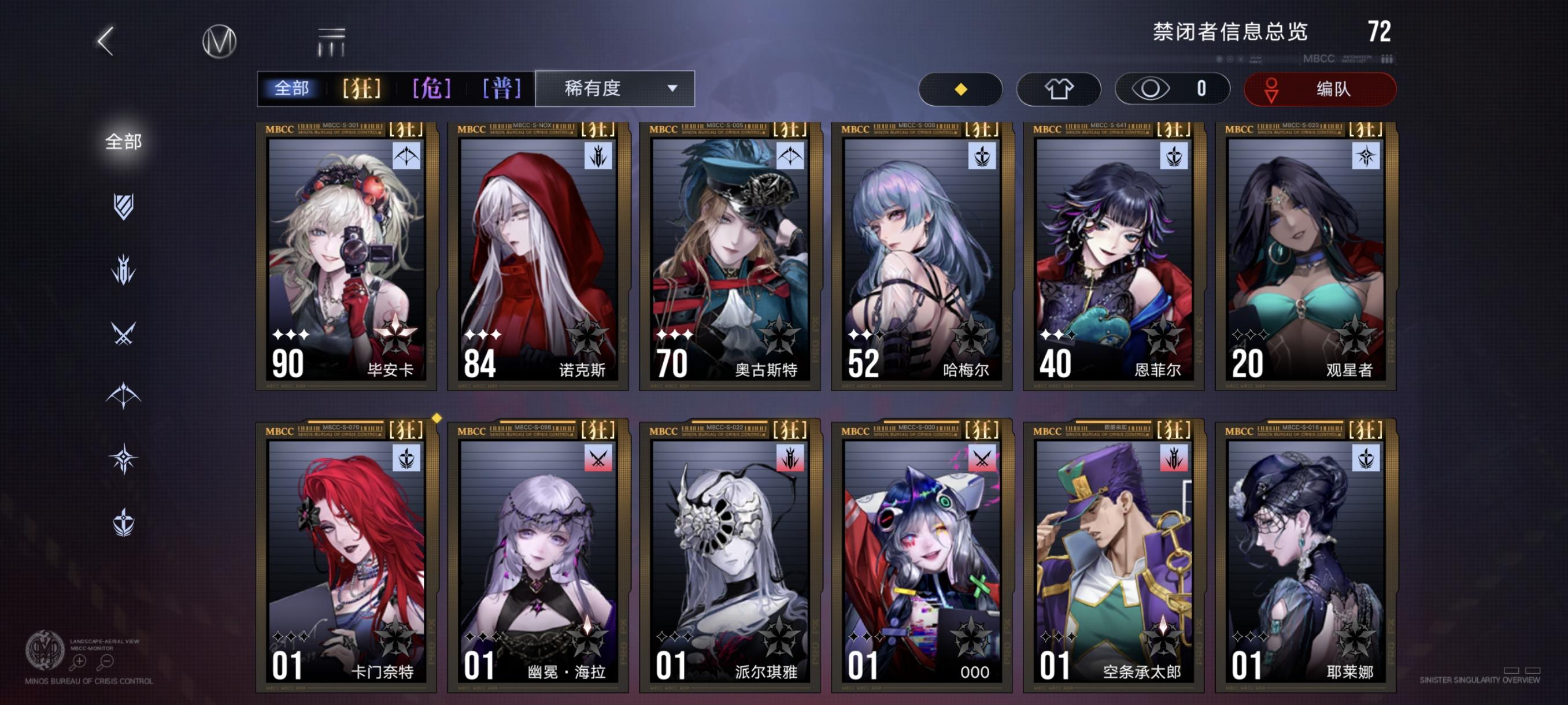The image size is (1568, 705).
Task: Open the shirt/costume icon button at top
Action: 1059,88
